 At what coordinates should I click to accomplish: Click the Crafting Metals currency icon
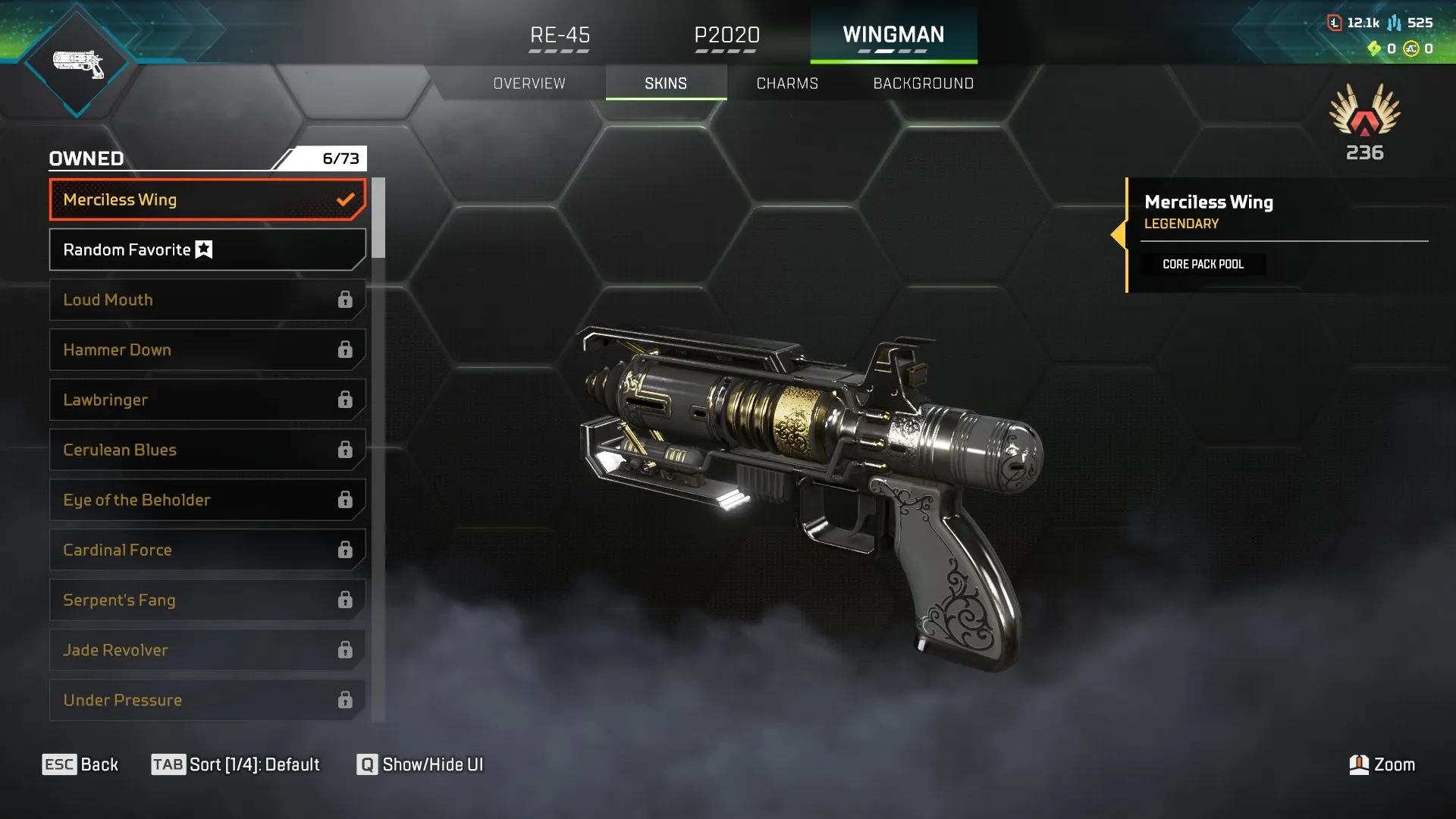pyautogui.click(x=1394, y=24)
